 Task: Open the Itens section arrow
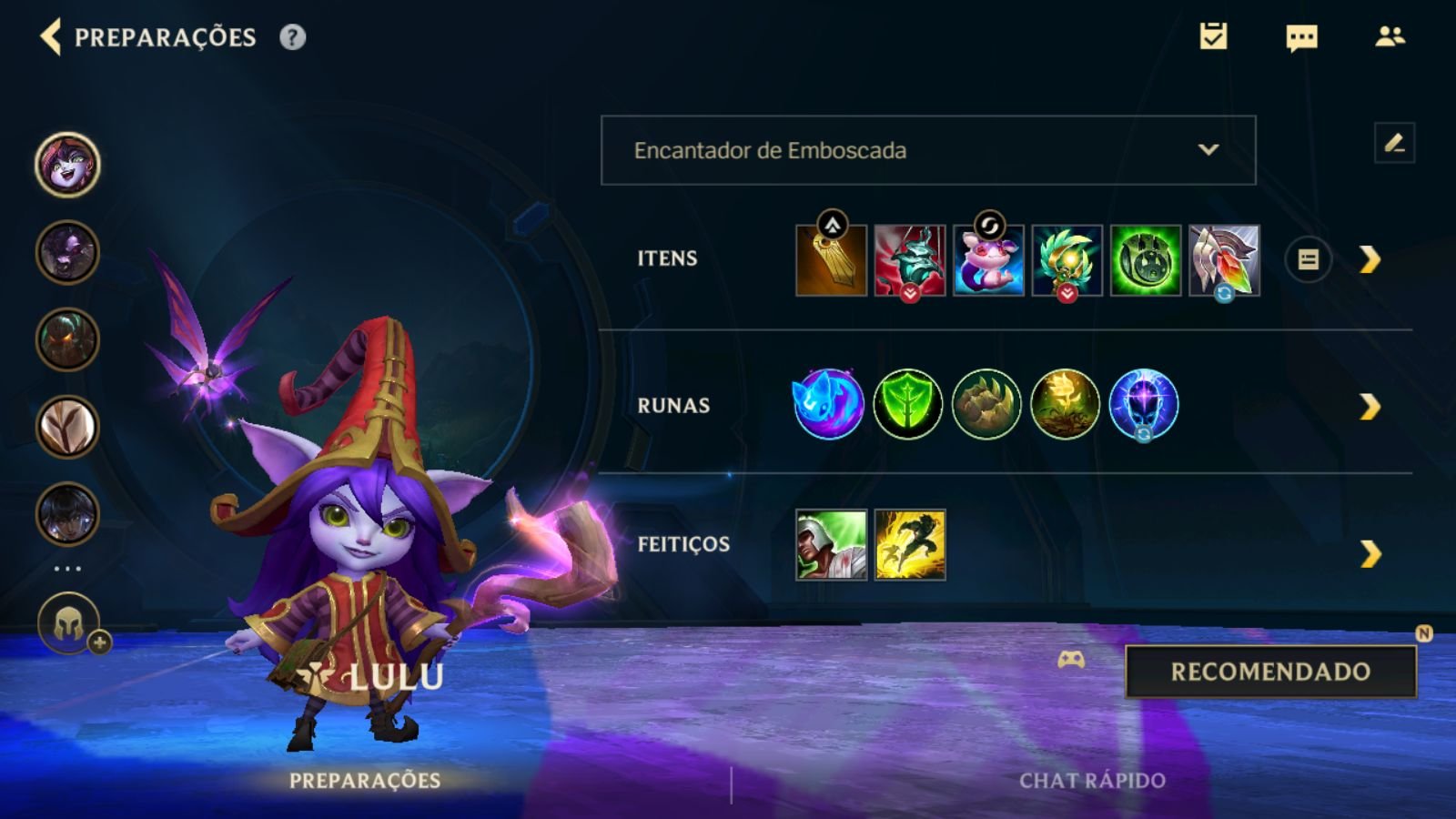1370,260
